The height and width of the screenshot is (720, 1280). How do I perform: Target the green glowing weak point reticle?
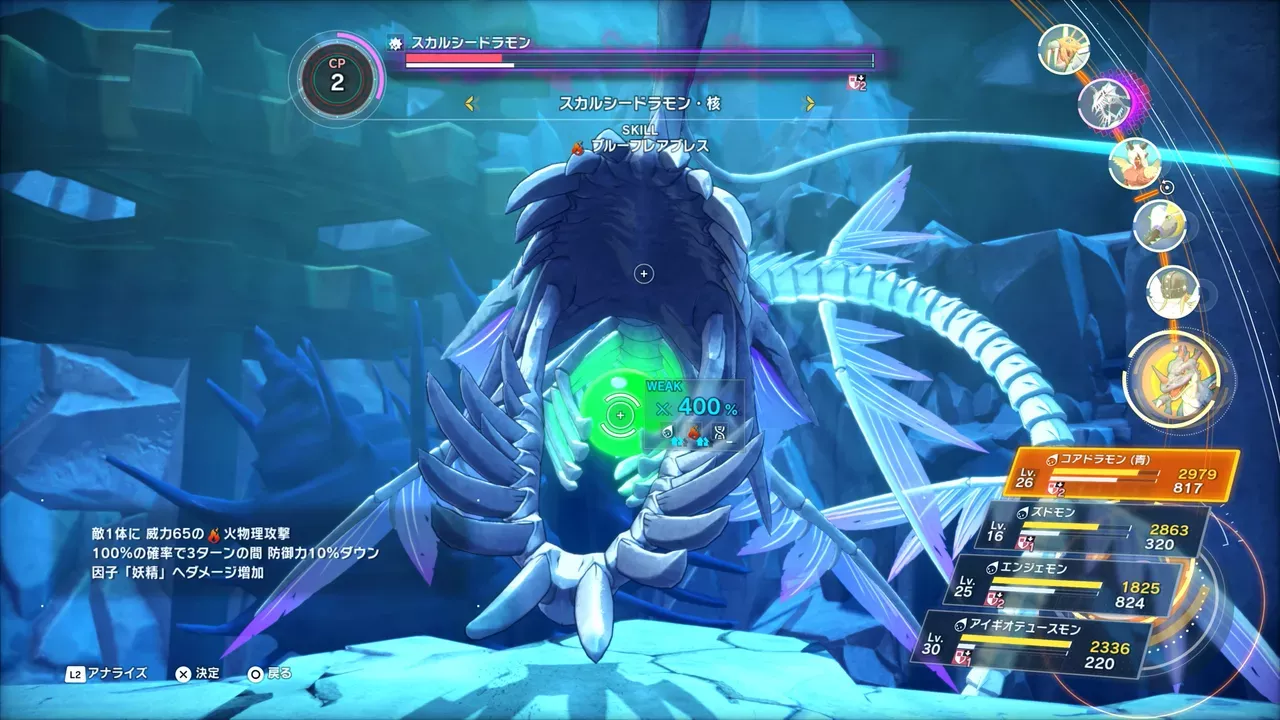pos(620,414)
